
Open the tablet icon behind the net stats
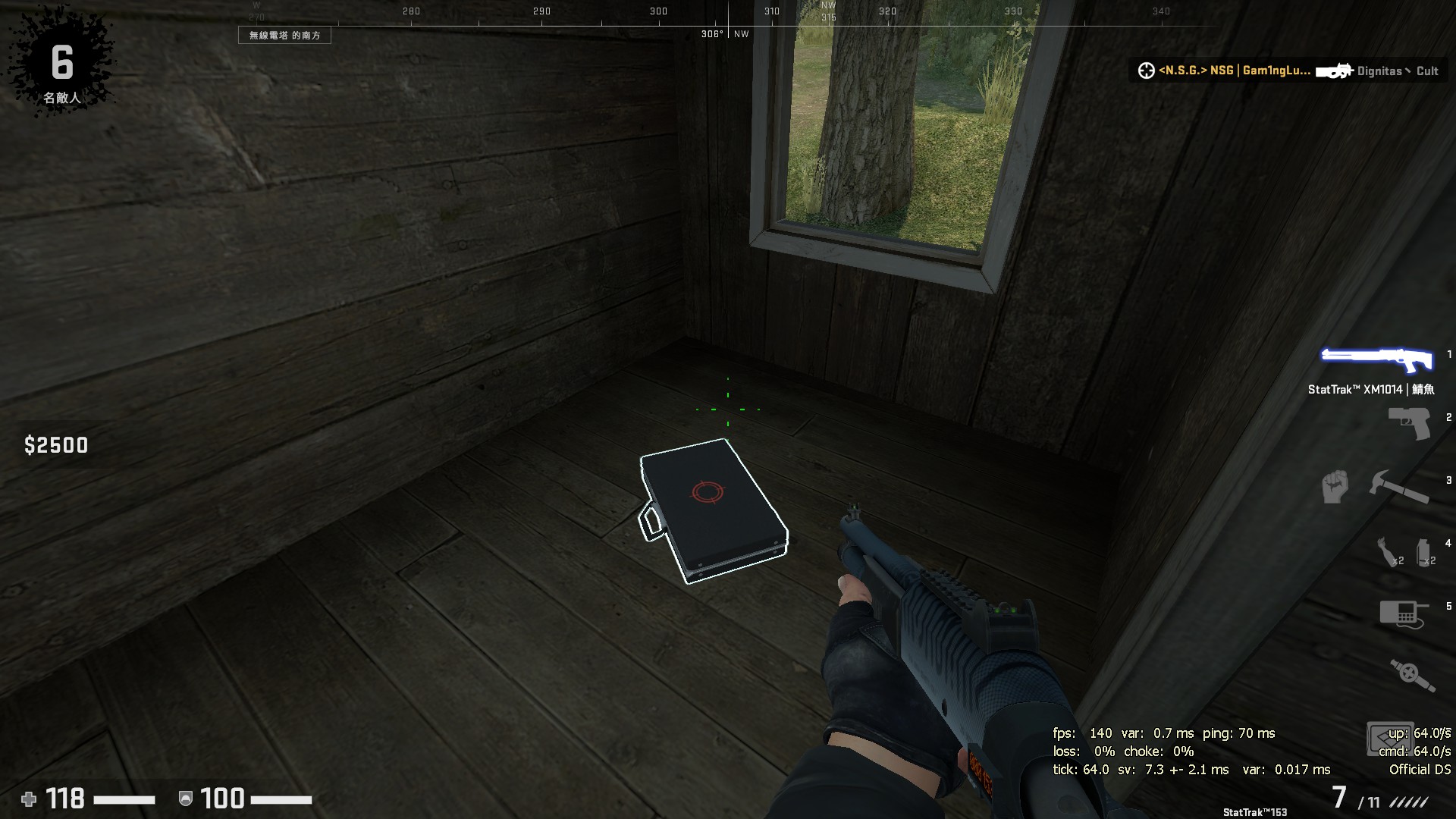tap(1389, 738)
